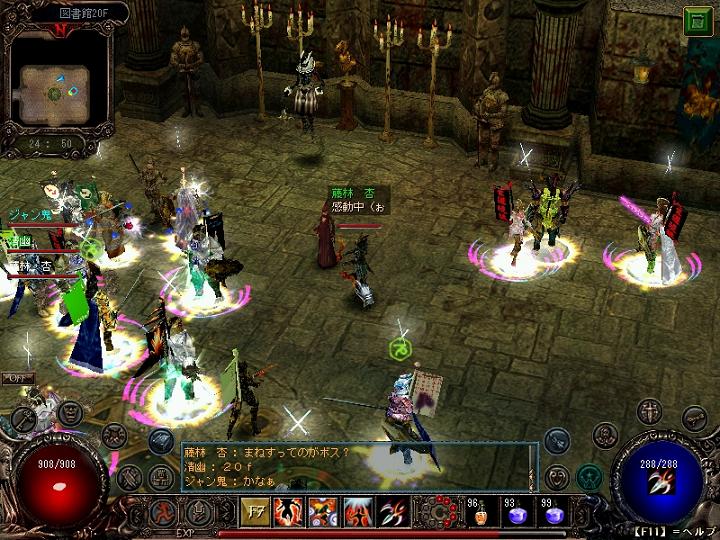The width and height of the screenshot is (720, 540).
Task: Use the purple potion with 93 count
Action: click(515, 513)
